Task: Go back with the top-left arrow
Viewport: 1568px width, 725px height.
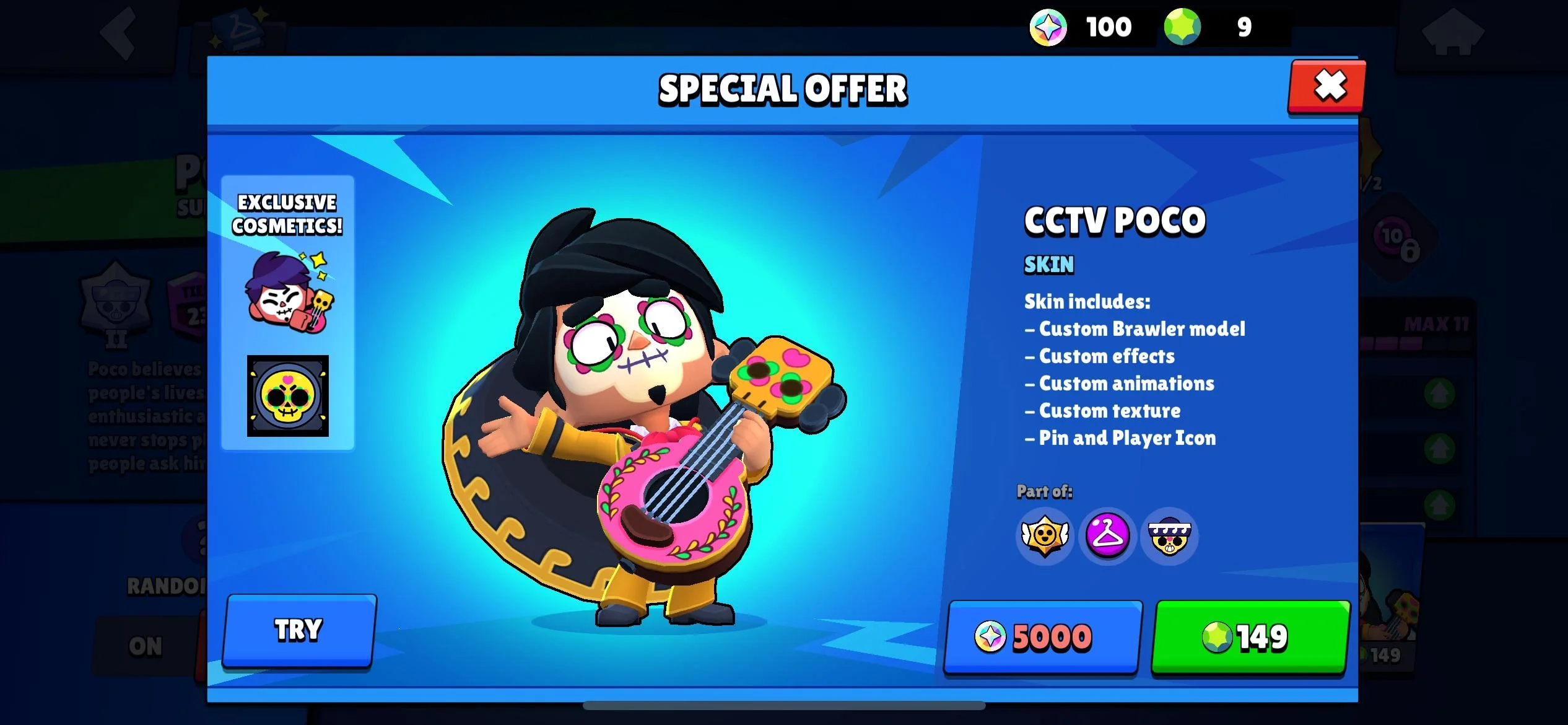Action: point(118,34)
